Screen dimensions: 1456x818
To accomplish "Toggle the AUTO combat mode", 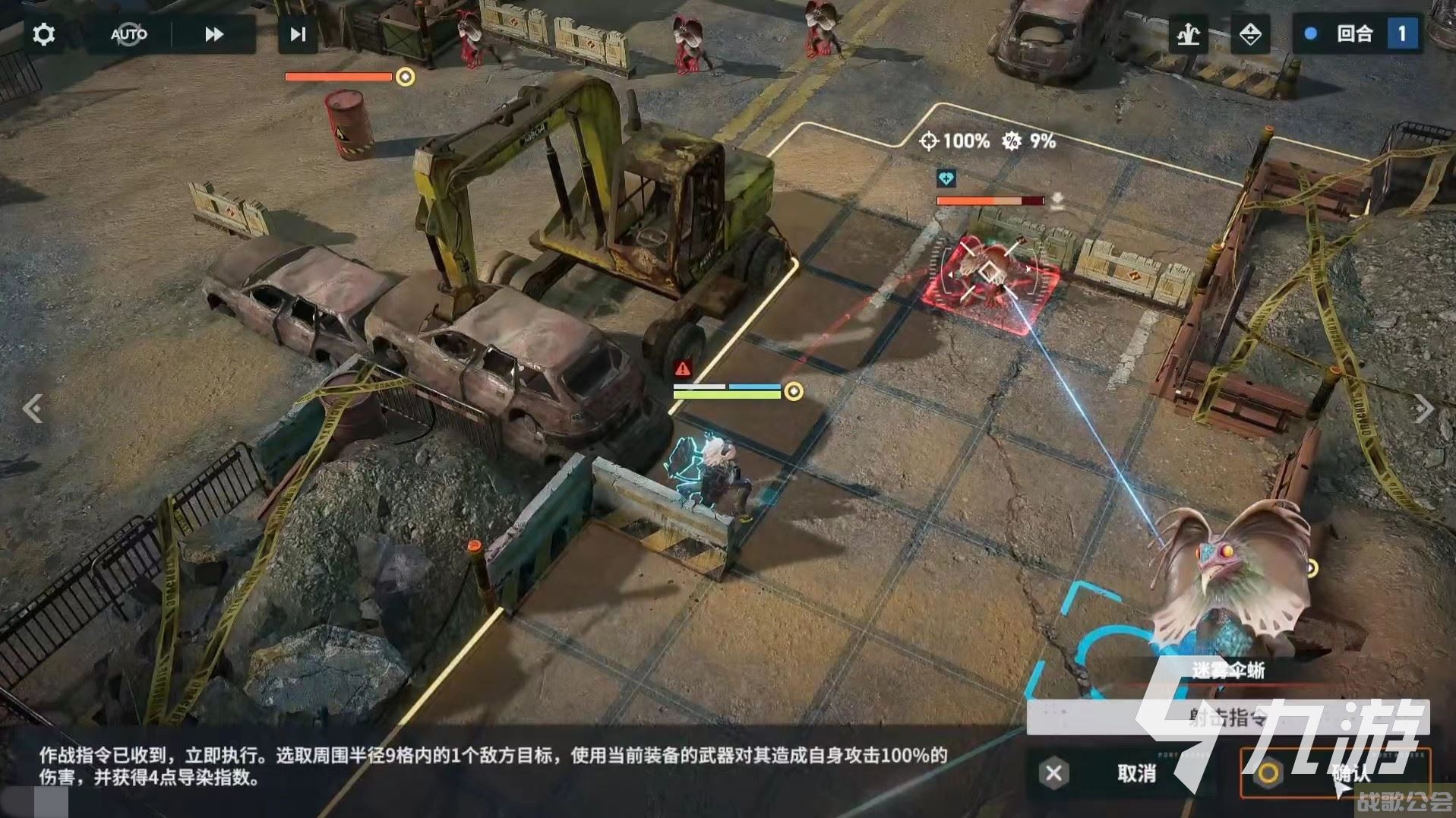I will 129,33.
